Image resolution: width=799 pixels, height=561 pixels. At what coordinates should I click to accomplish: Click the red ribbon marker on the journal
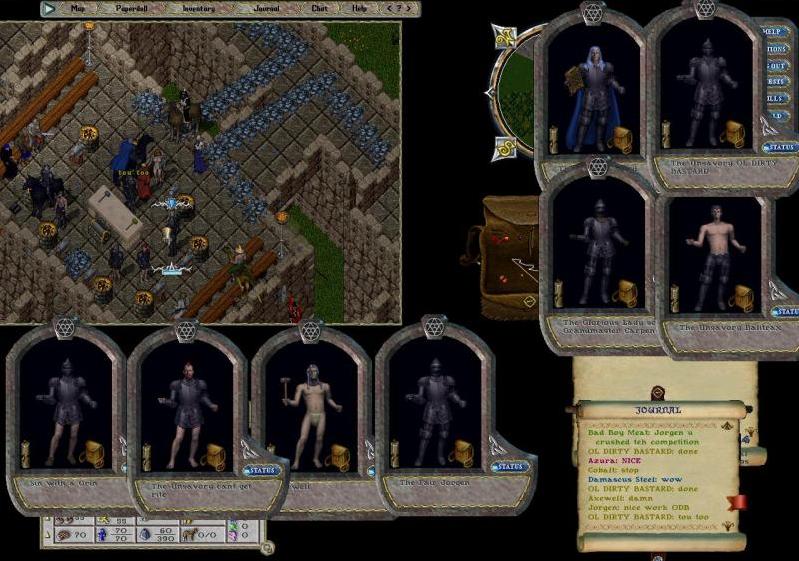(x=739, y=501)
